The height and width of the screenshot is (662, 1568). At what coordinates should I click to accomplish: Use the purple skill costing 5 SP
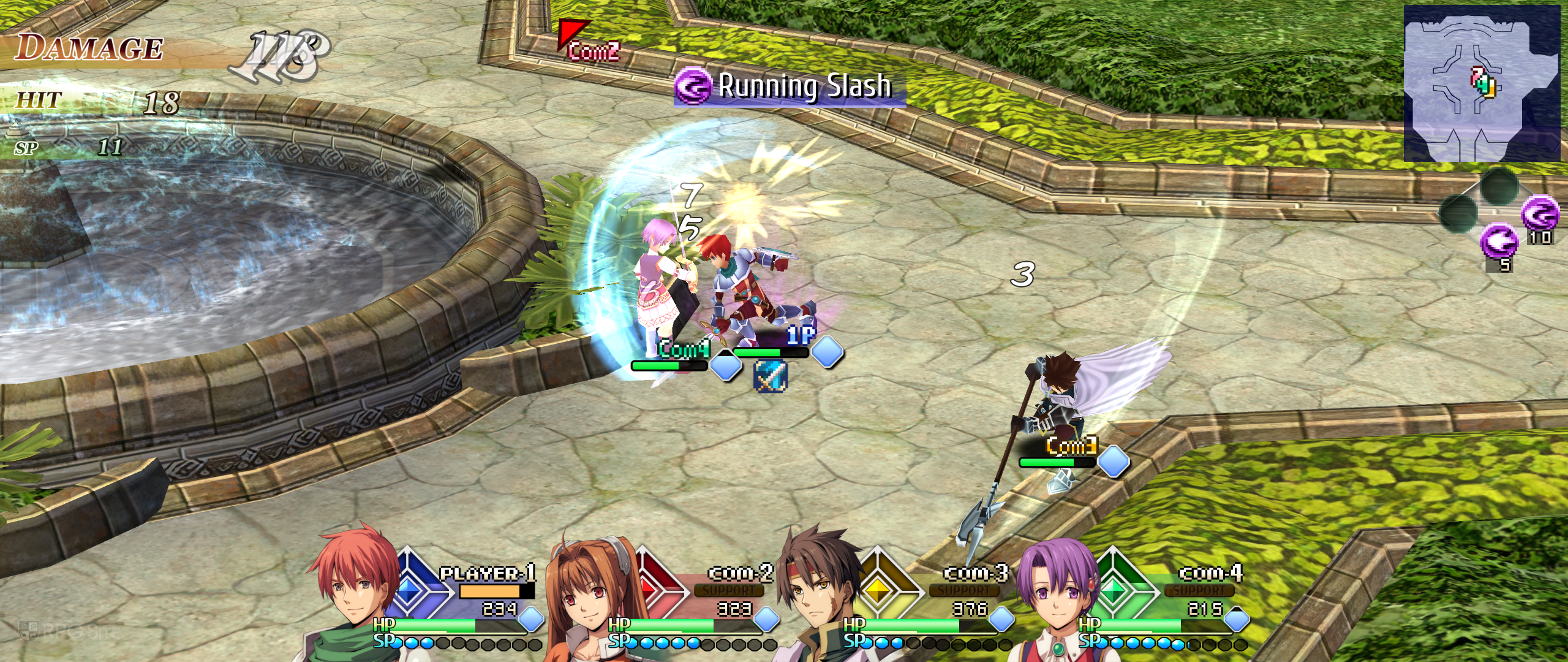(x=1499, y=242)
